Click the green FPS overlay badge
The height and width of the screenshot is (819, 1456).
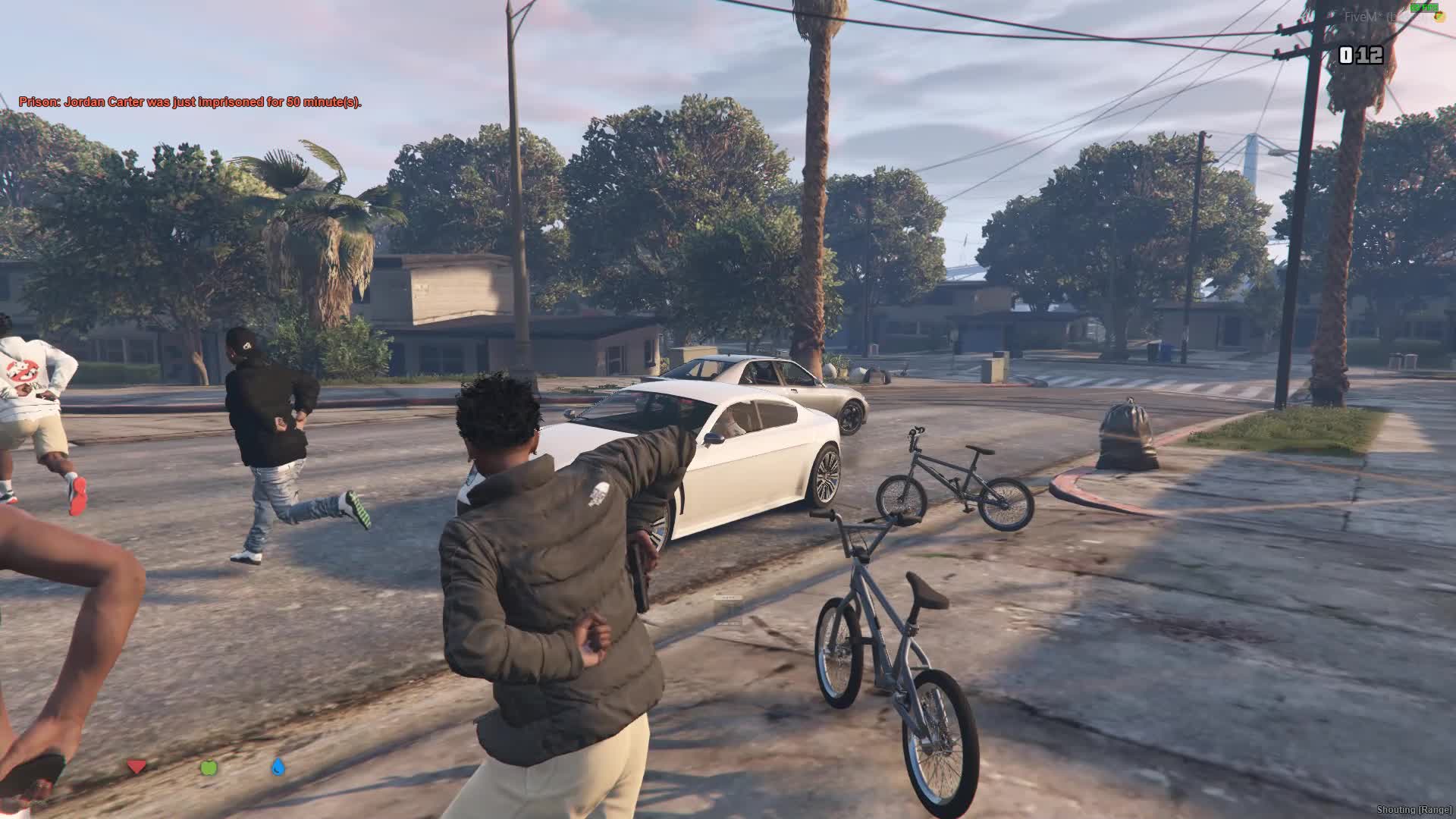[x=1423, y=7]
